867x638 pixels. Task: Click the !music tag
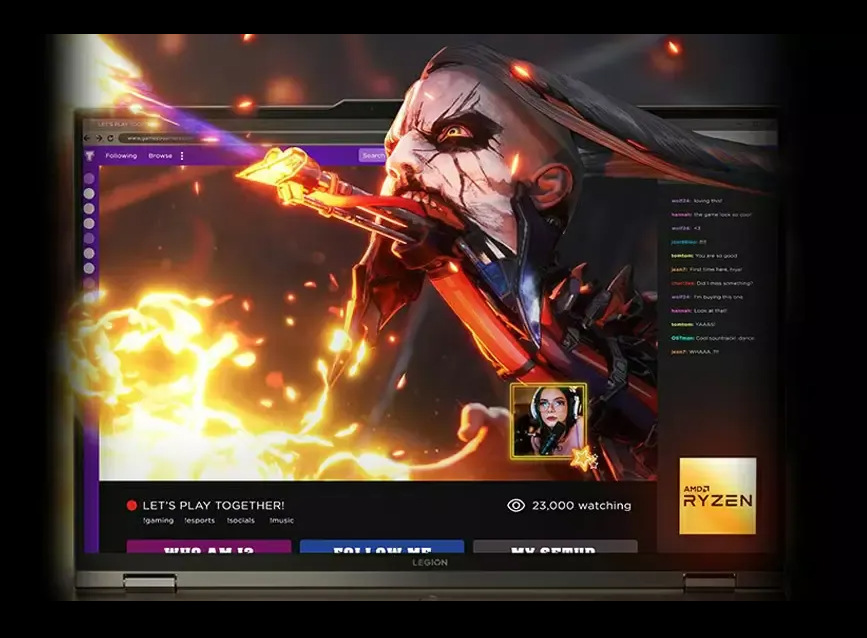(282, 521)
